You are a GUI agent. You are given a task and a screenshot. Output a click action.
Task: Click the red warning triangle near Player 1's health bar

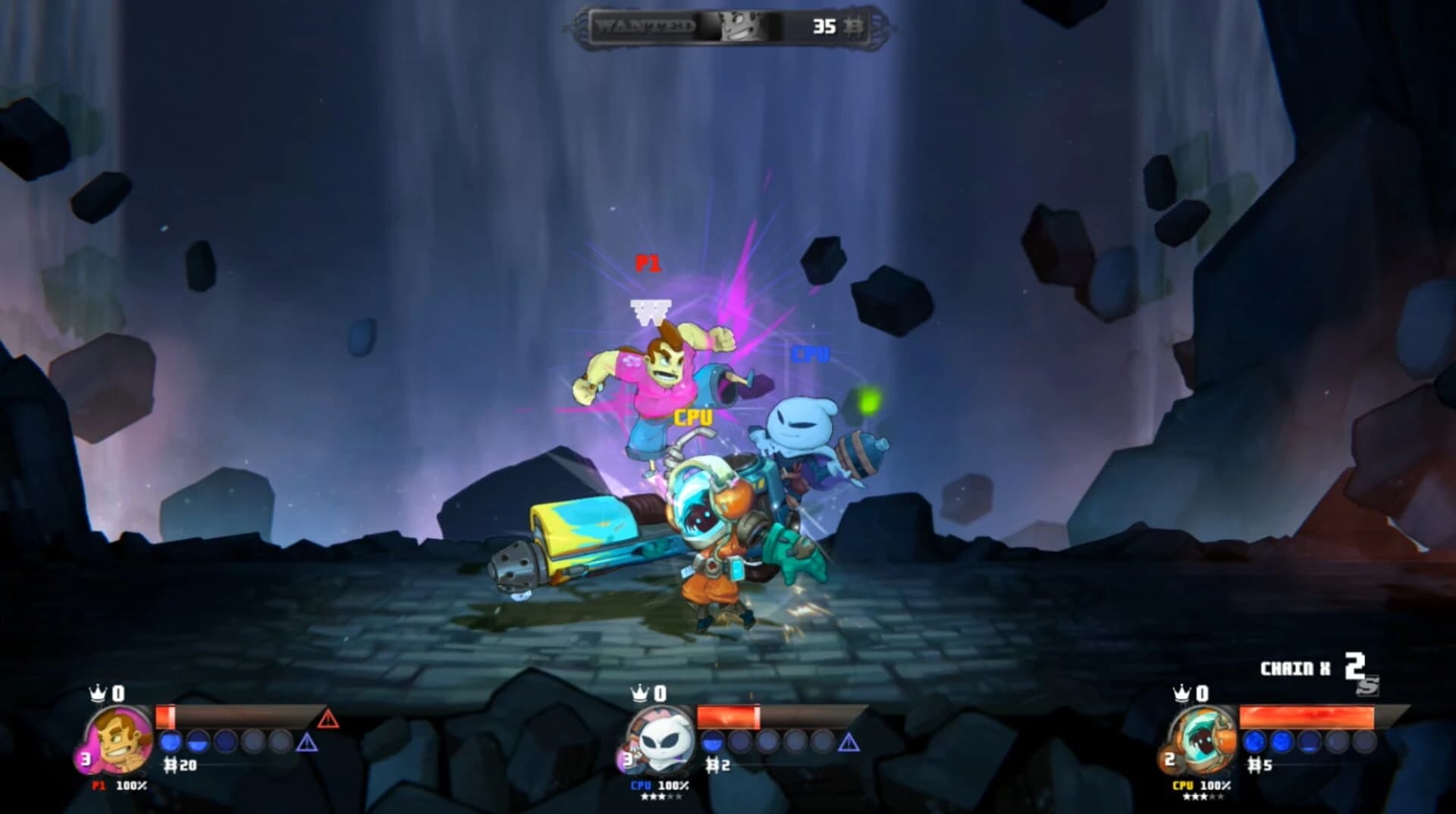point(328,720)
